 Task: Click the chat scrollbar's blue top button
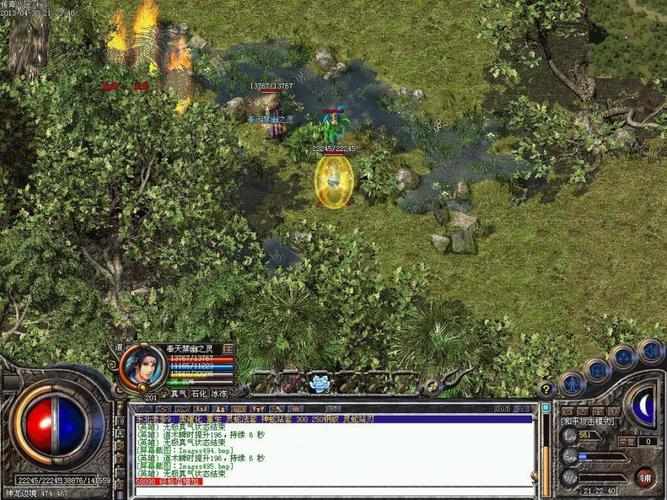(x=545, y=409)
